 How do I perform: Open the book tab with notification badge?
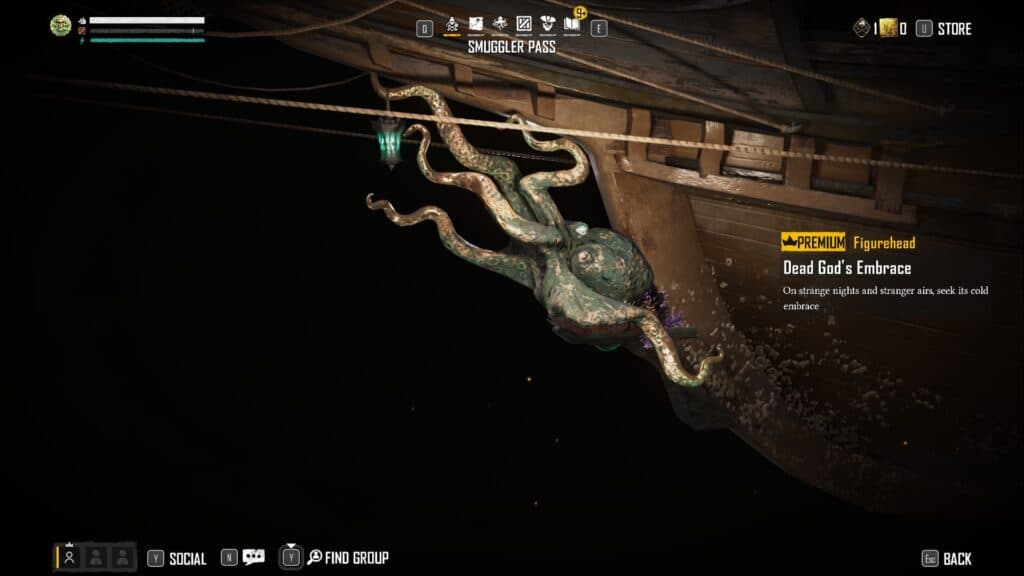(x=572, y=23)
